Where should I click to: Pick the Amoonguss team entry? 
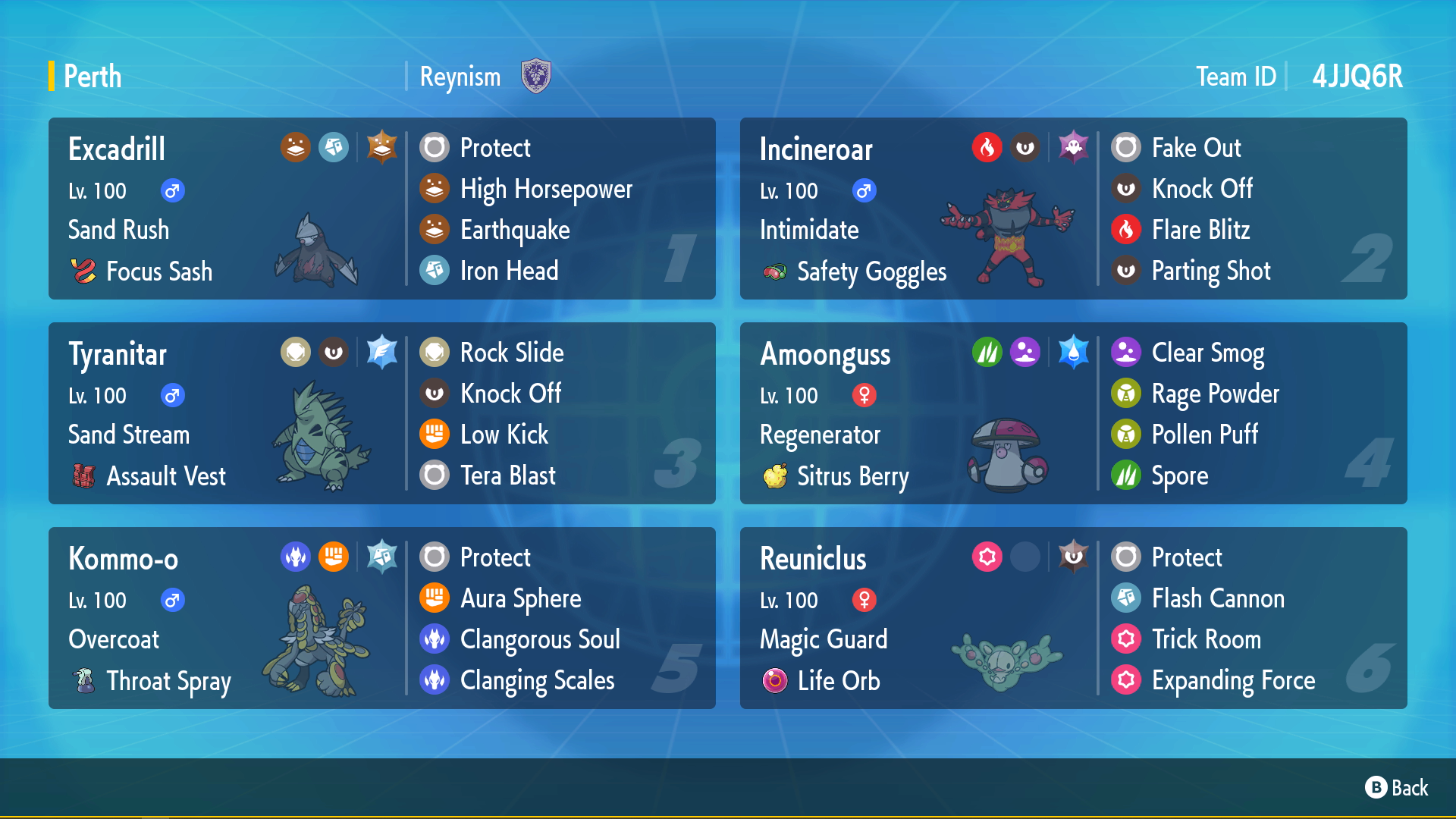(1073, 413)
